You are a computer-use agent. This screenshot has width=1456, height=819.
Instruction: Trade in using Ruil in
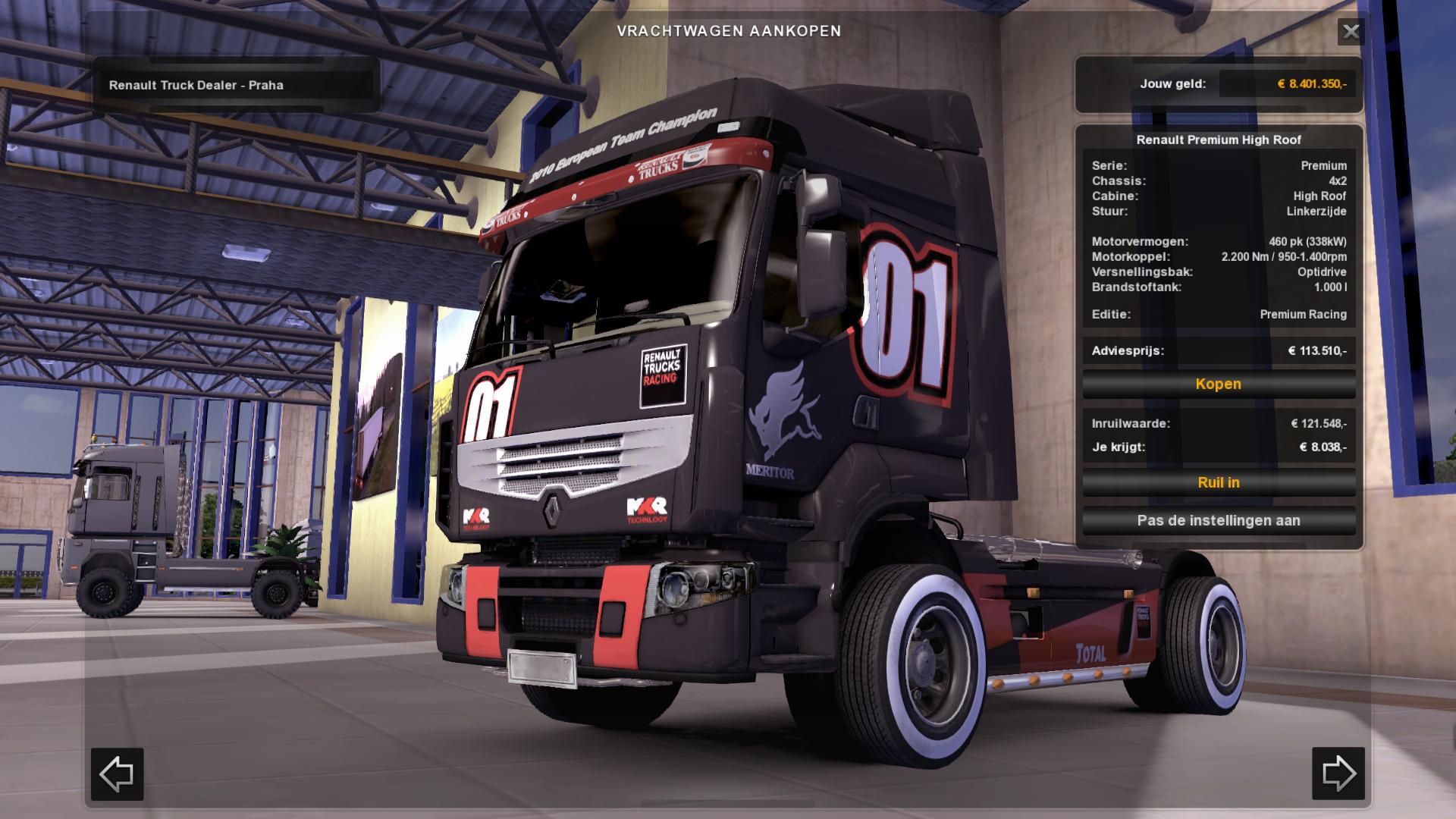click(x=1219, y=483)
